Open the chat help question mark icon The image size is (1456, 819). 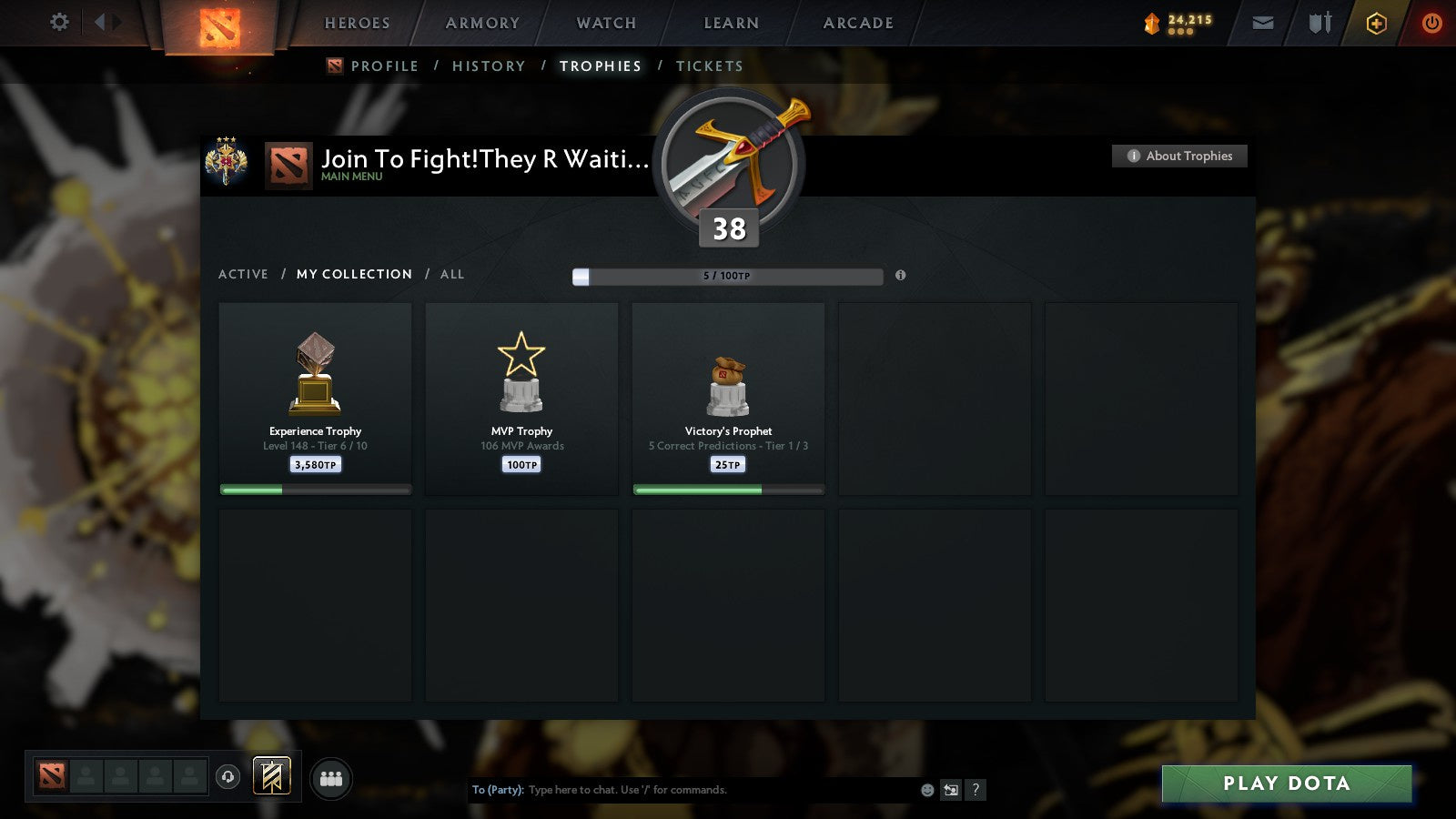click(x=976, y=790)
